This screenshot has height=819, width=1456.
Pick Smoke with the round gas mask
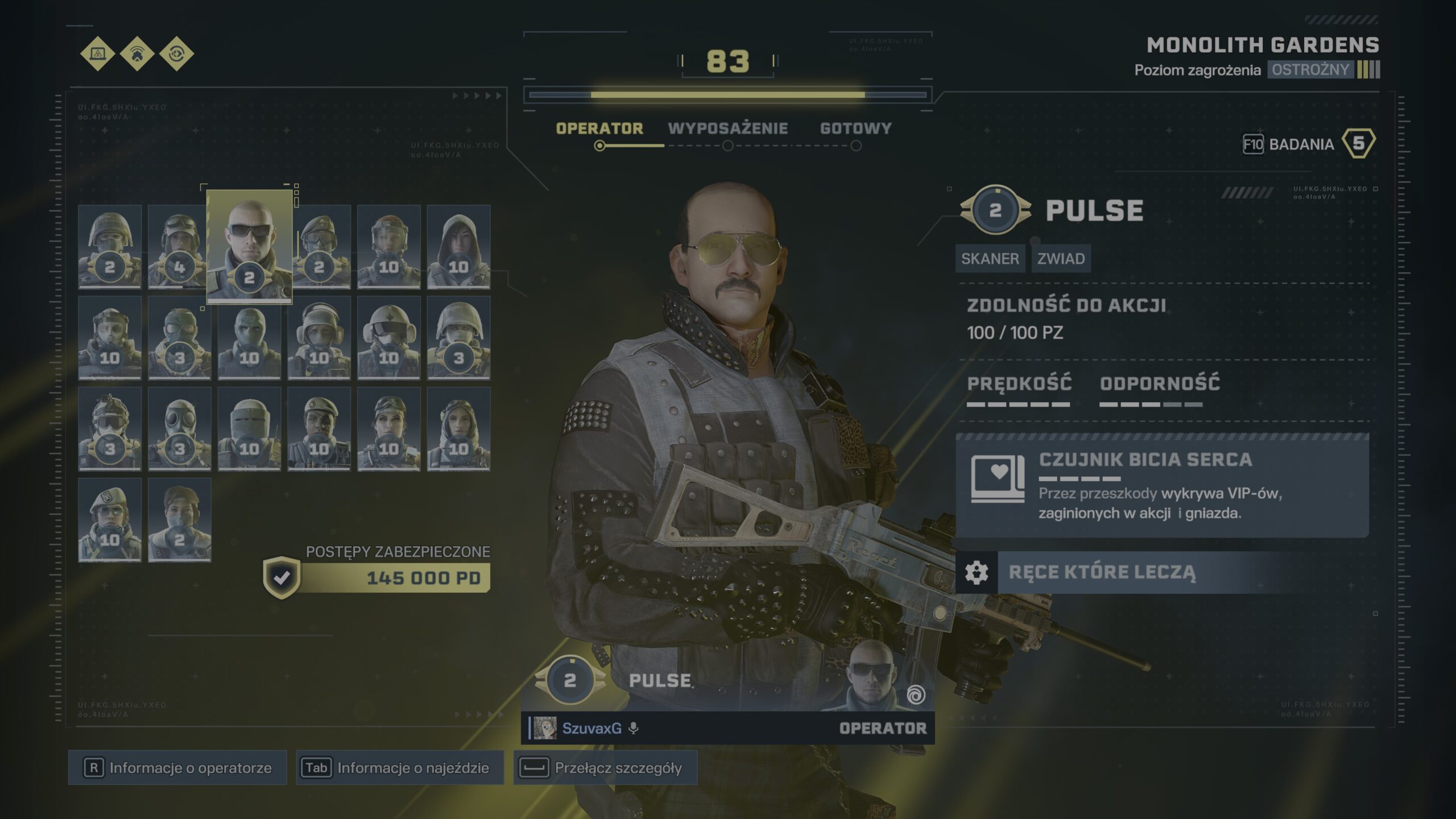tap(179, 429)
